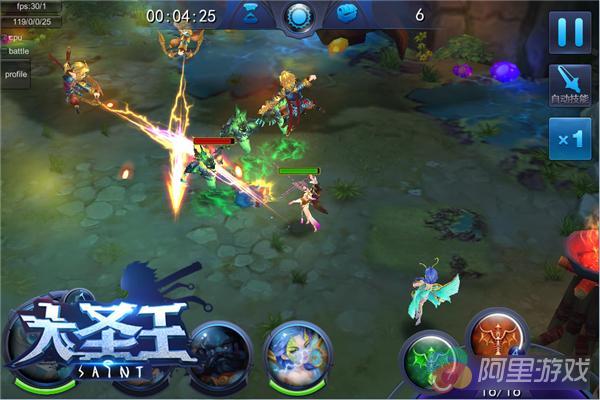Click the round blue gear emblem at top

298,15
